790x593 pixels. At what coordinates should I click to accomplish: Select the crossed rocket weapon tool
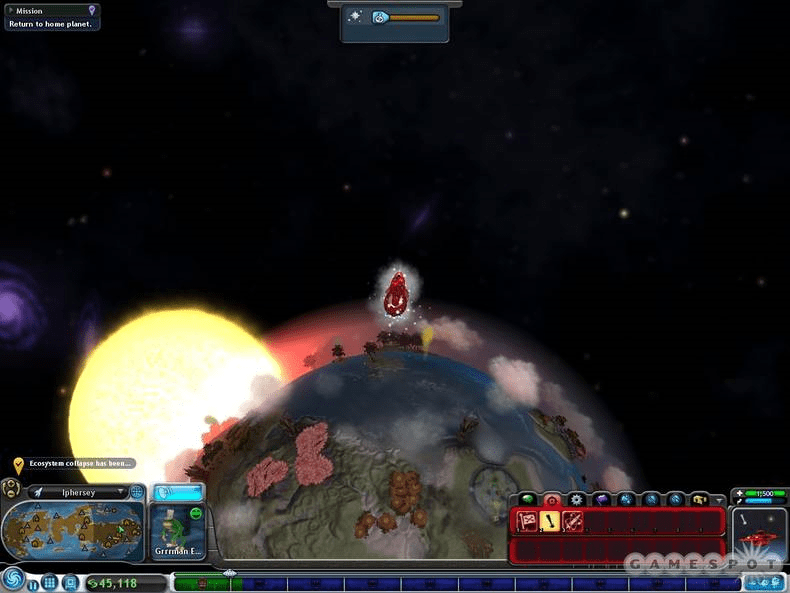572,520
